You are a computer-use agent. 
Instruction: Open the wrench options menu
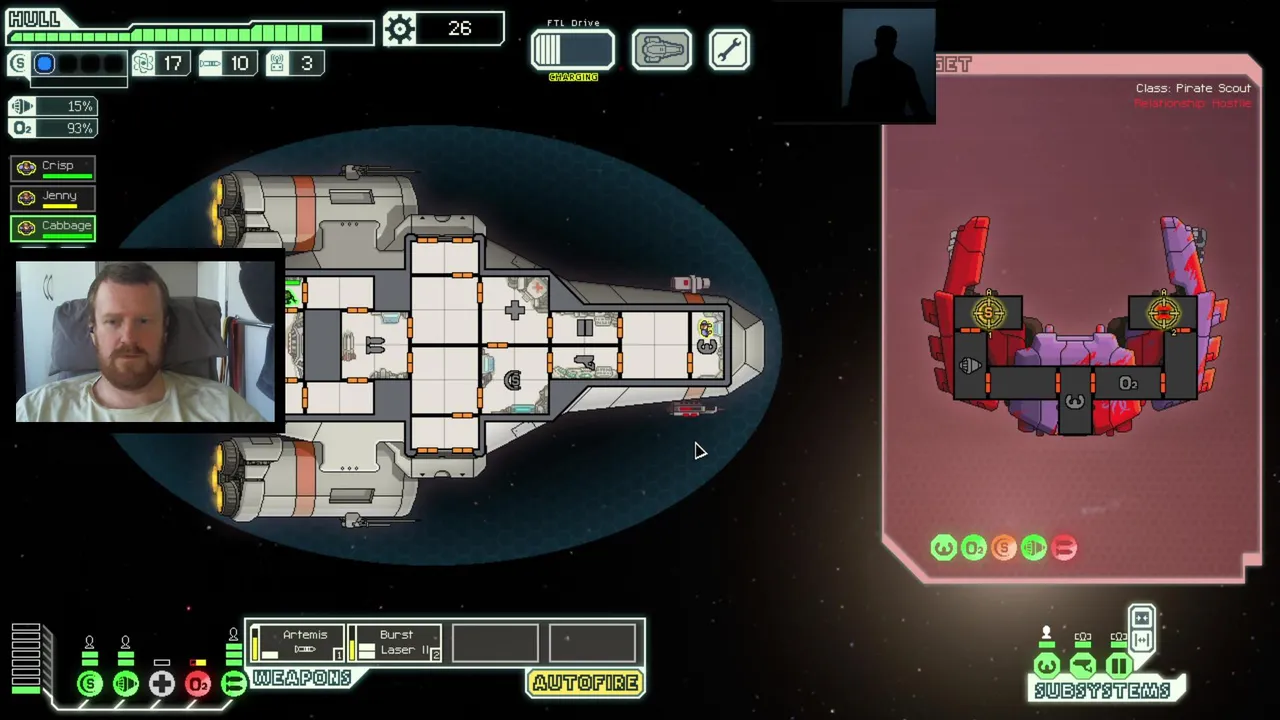[729, 50]
